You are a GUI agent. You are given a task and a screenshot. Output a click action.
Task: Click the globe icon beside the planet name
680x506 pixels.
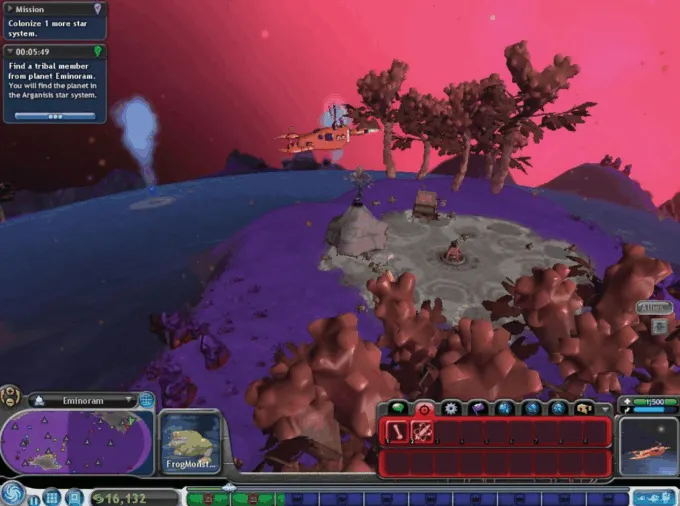(146, 400)
